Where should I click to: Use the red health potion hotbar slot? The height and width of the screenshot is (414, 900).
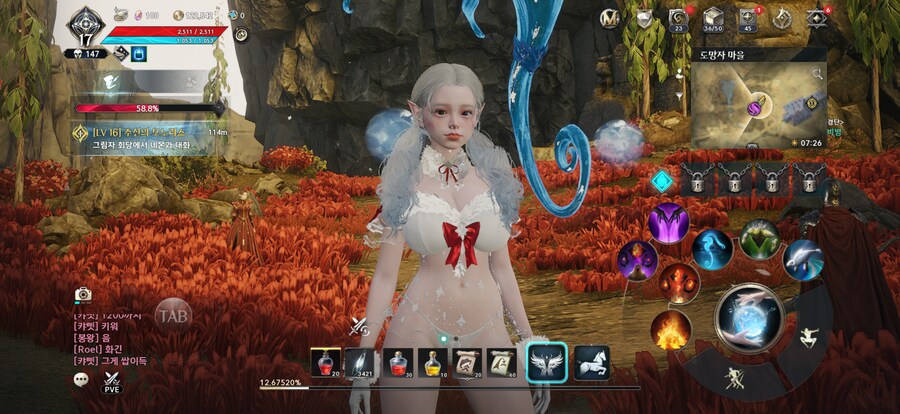tap(325, 362)
